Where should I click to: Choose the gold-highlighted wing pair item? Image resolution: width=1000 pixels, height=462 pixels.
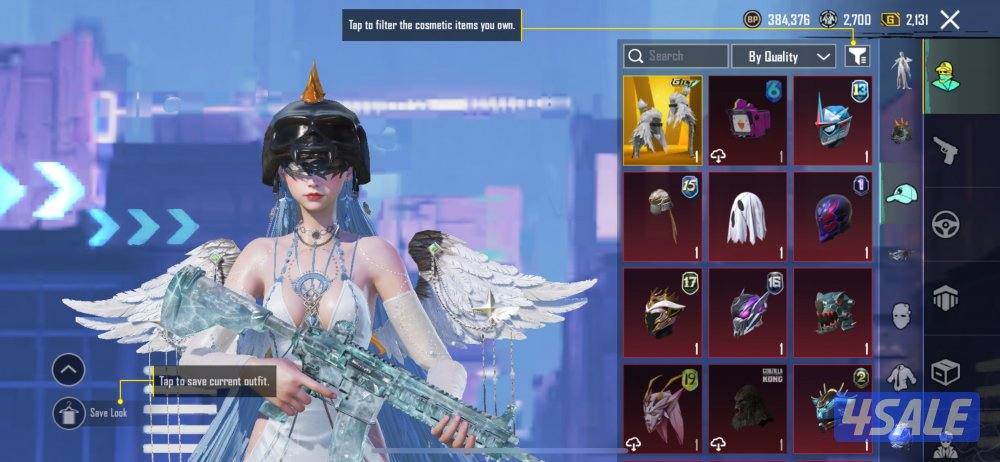click(x=662, y=119)
